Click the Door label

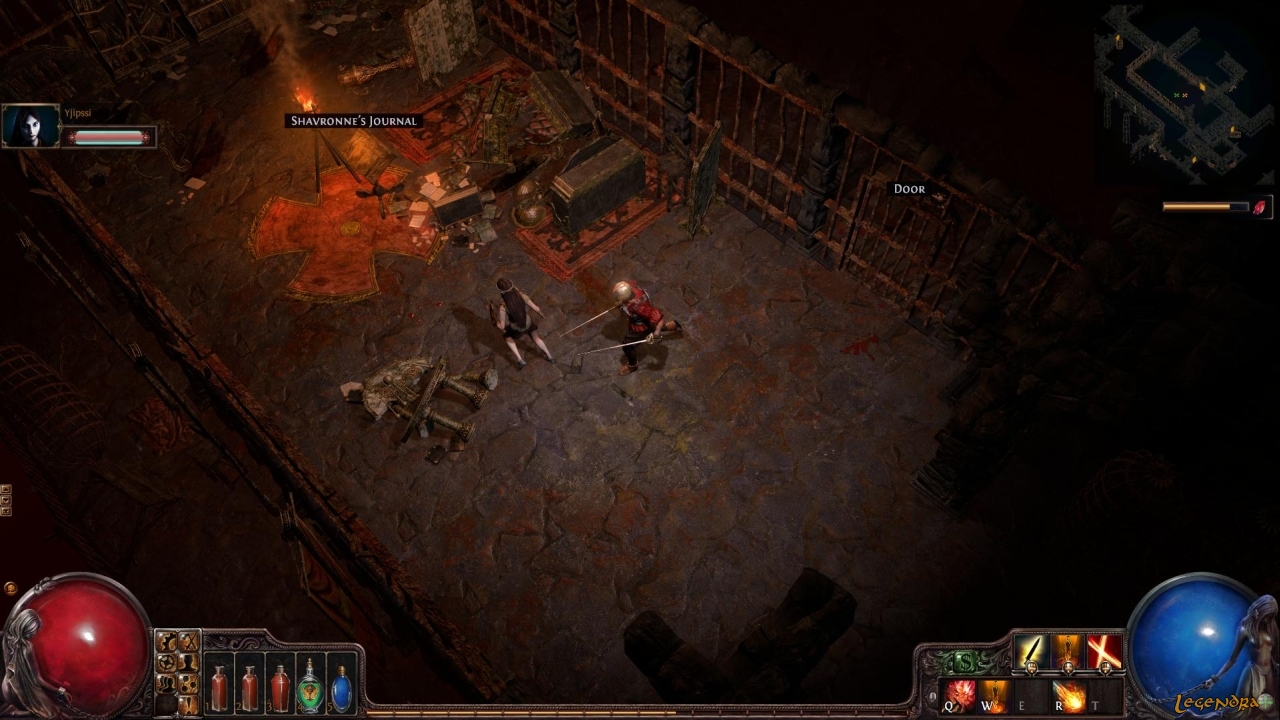[x=909, y=189]
